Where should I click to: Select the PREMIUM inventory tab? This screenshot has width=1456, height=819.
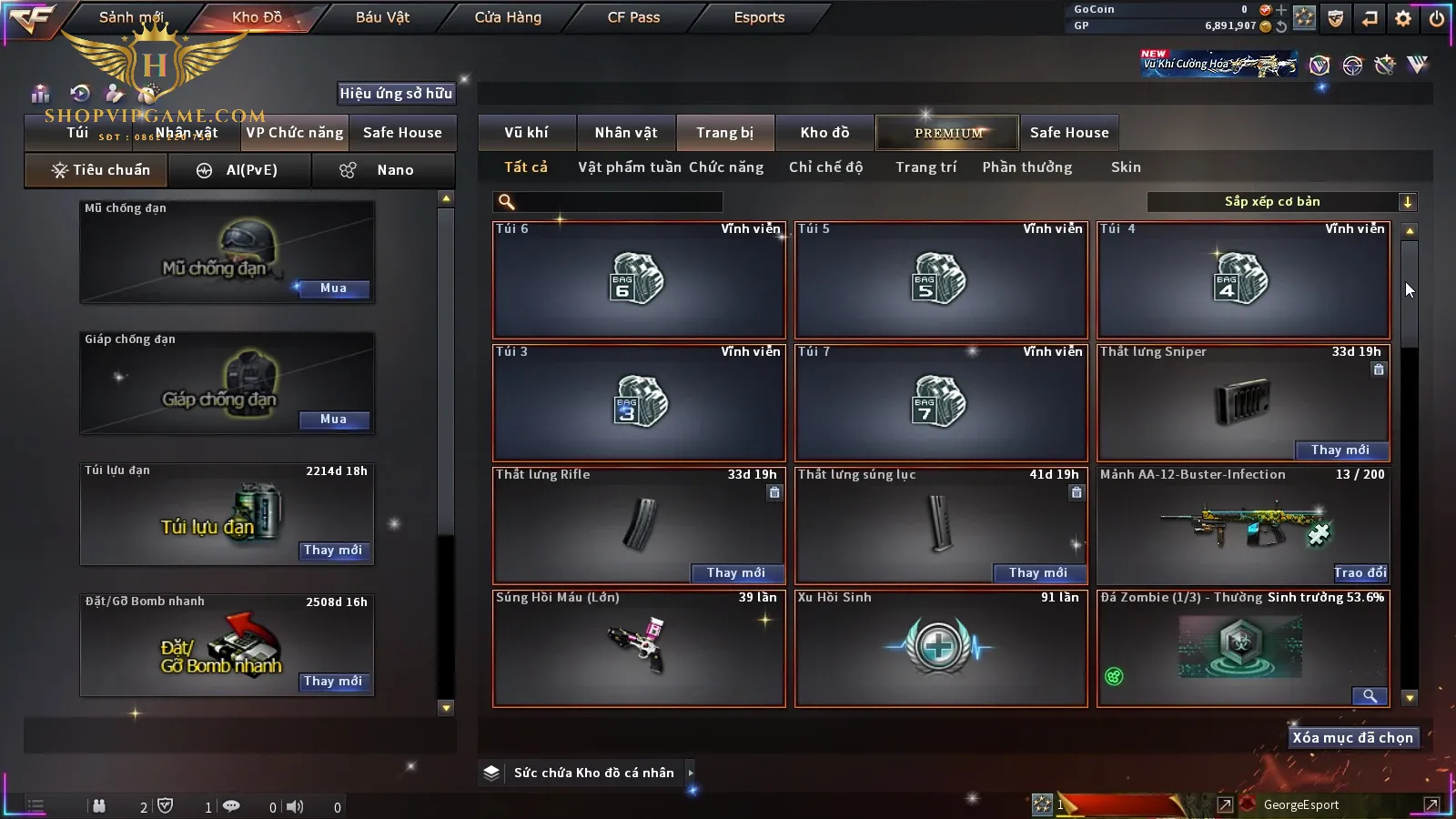click(x=947, y=133)
